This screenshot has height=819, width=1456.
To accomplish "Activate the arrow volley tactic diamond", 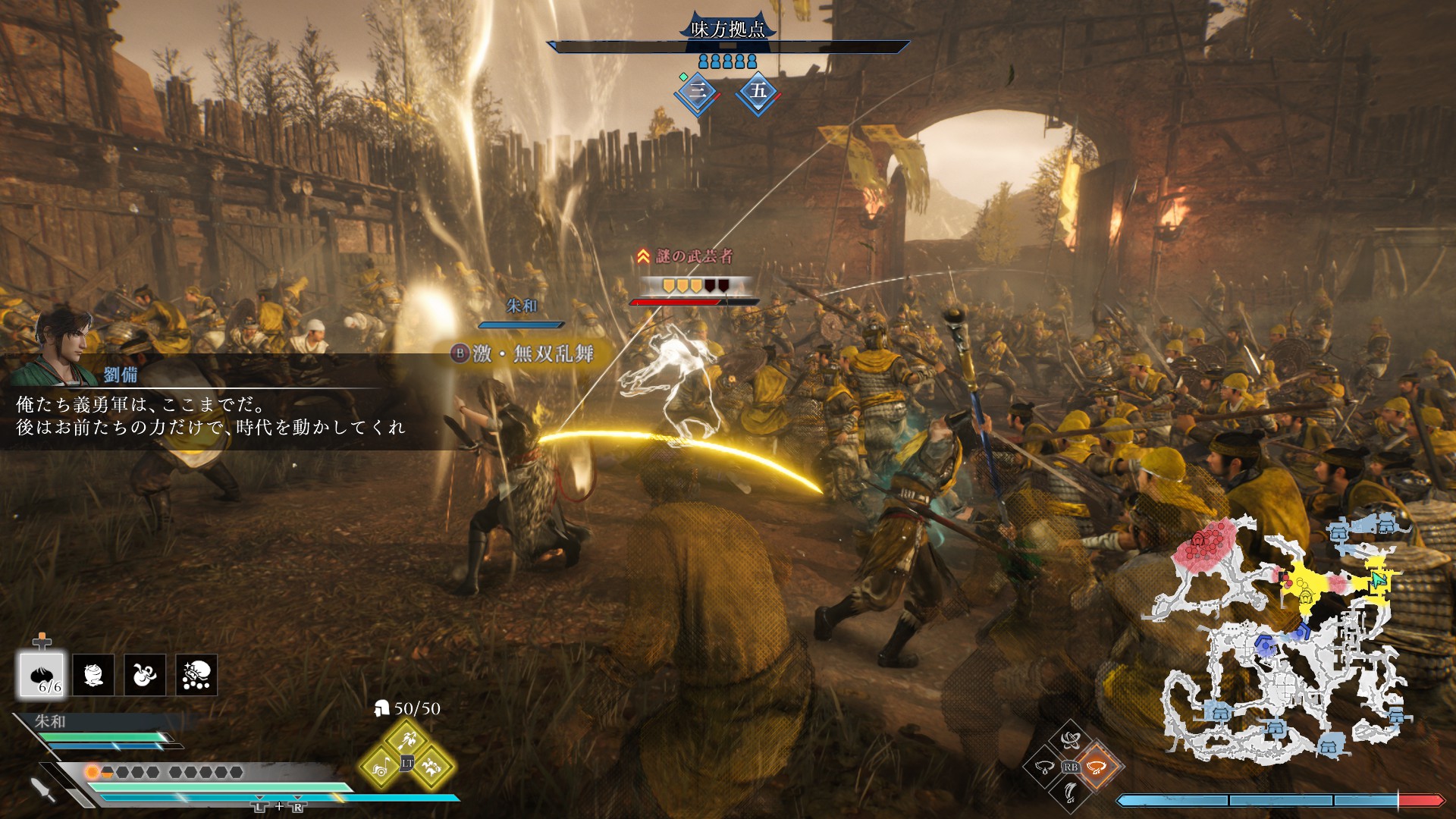I will tap(407, 737).
